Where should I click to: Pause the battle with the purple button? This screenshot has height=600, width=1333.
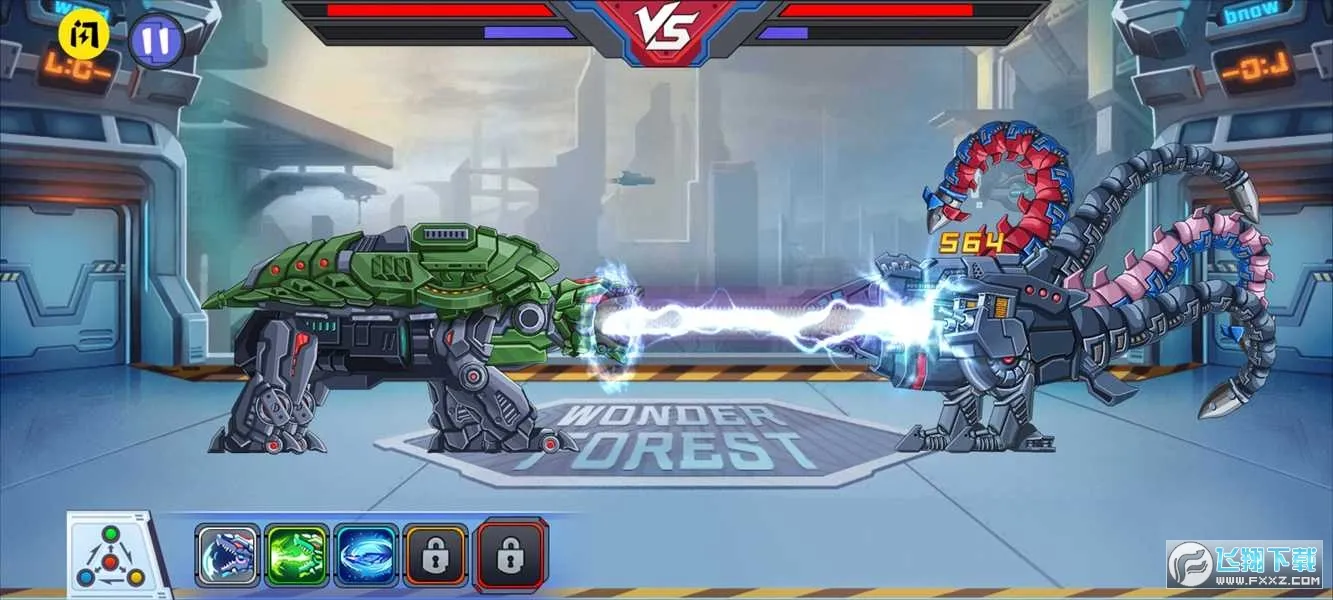[x=157, y=41]
